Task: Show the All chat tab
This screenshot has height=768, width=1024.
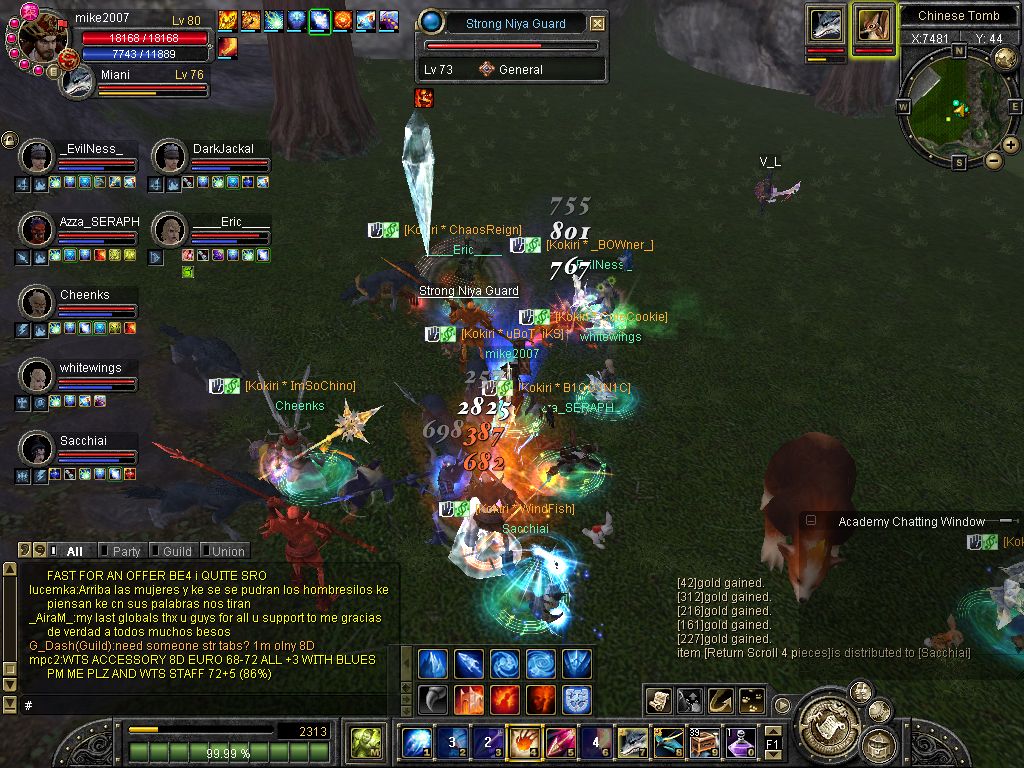Action: coord(73,551)
